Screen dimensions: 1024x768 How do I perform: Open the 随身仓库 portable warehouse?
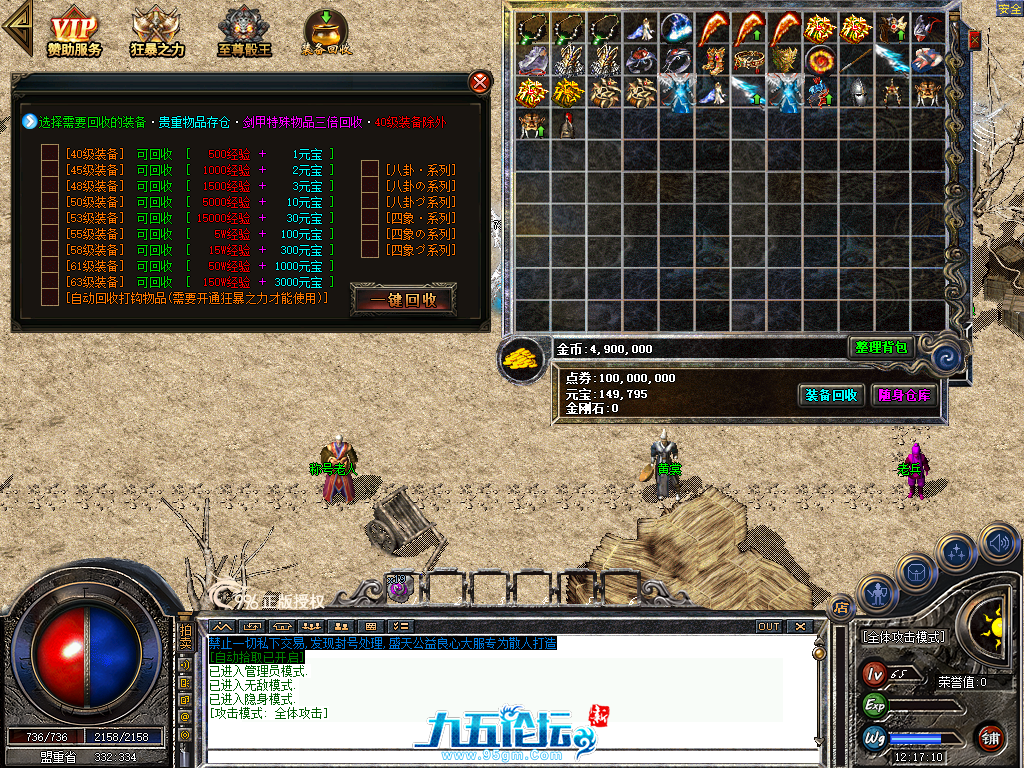tap(905, 395)
